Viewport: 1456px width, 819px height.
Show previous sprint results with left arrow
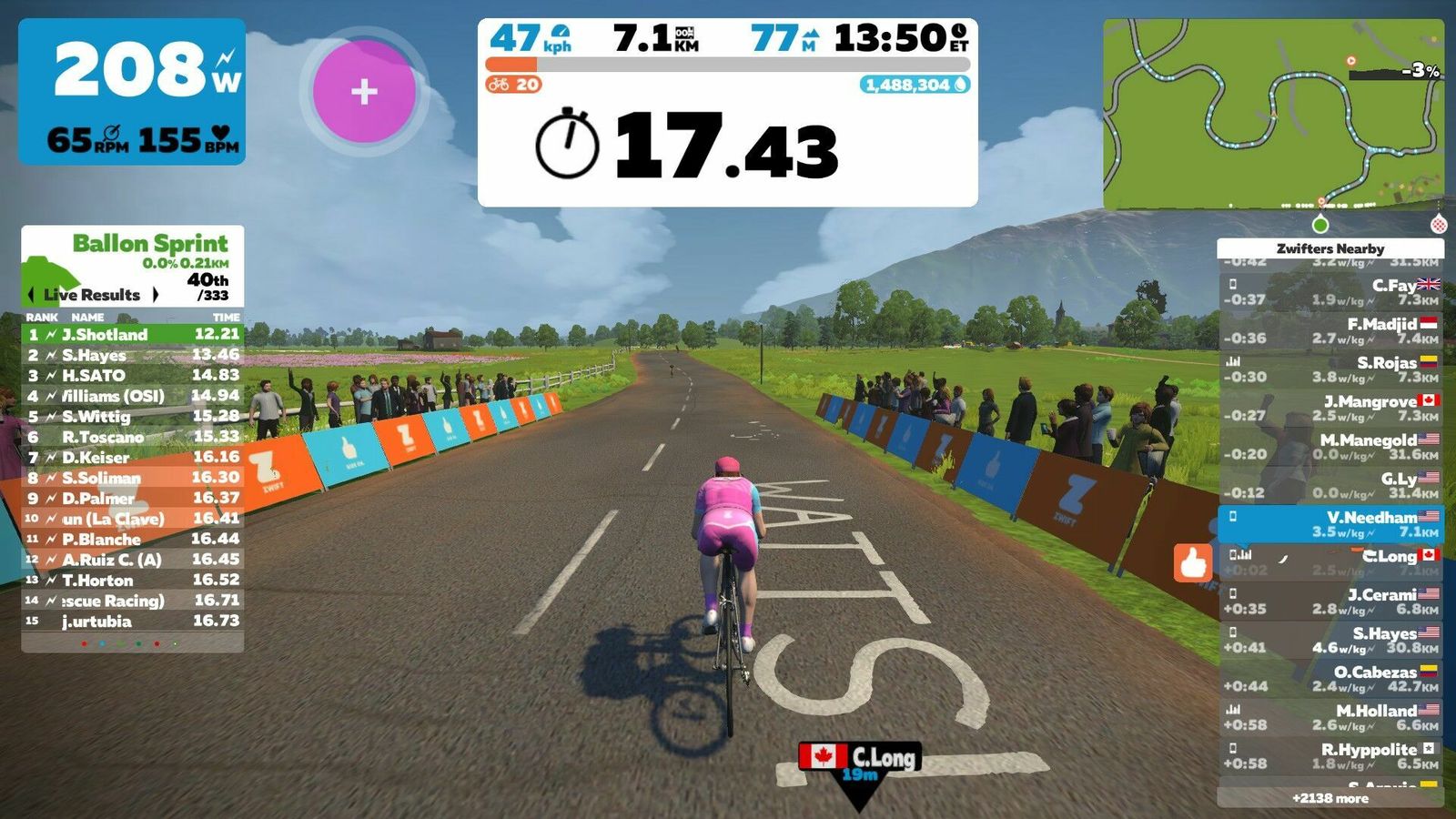(x=32, y=295)
